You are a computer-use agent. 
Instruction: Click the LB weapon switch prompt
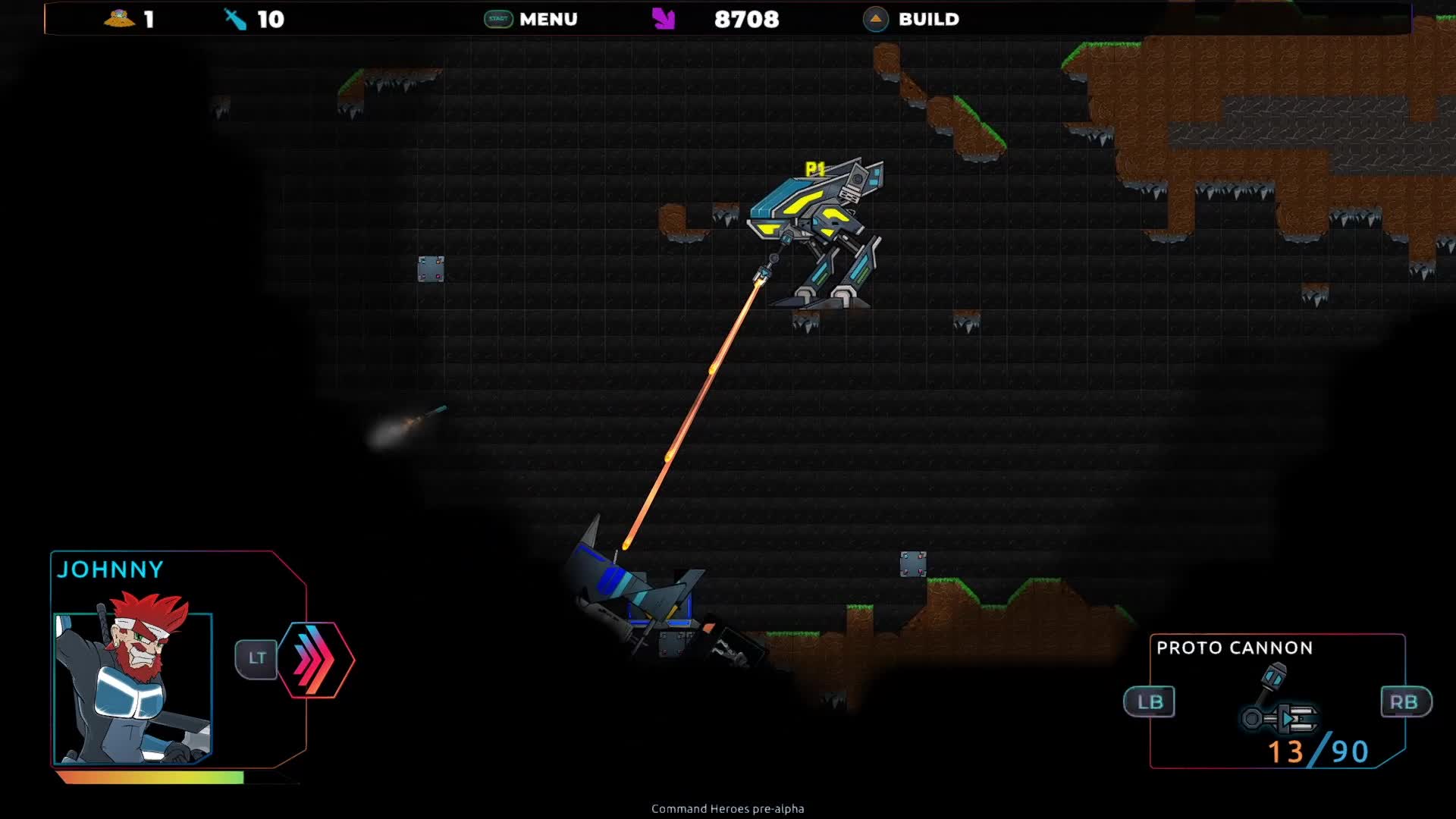1151,702
